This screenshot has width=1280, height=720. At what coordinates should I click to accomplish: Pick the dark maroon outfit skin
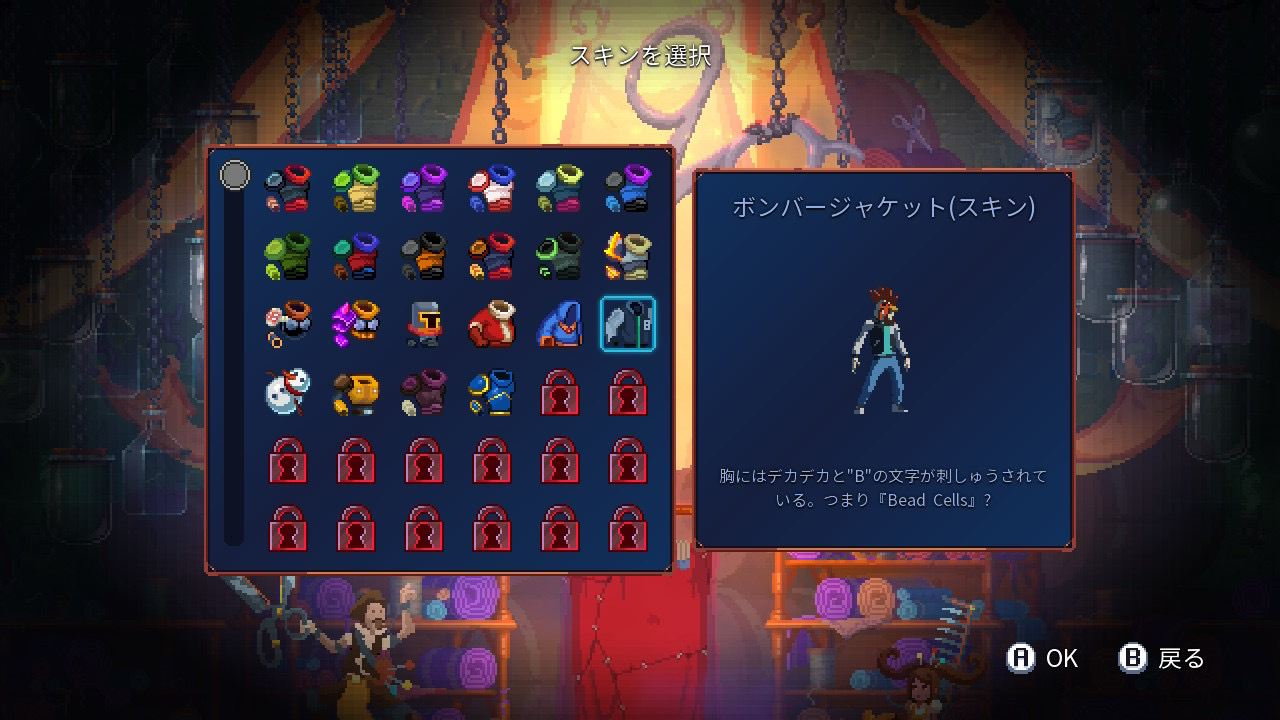[x=423, y=391]
